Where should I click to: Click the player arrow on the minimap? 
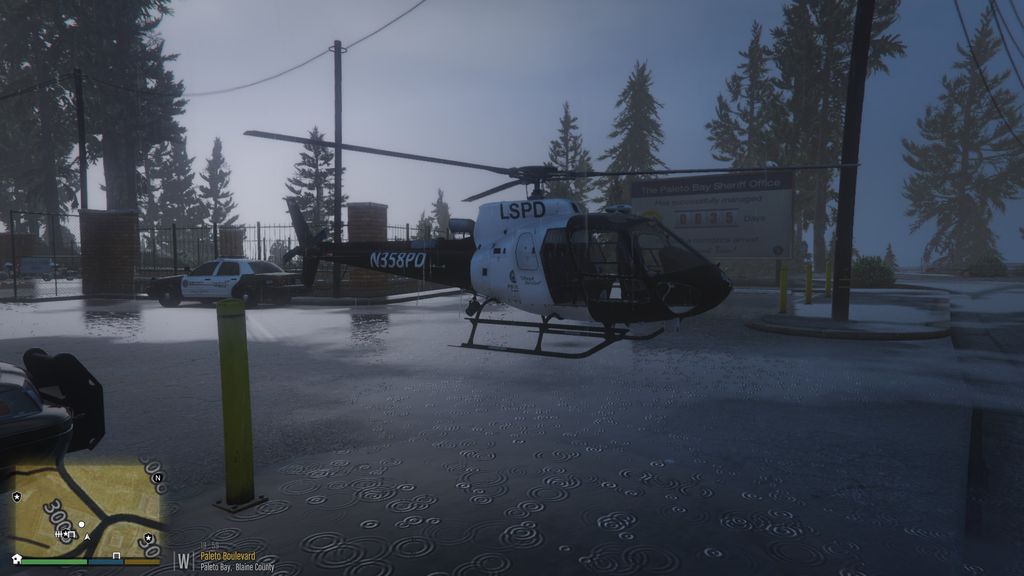click(x=87, y=537)
